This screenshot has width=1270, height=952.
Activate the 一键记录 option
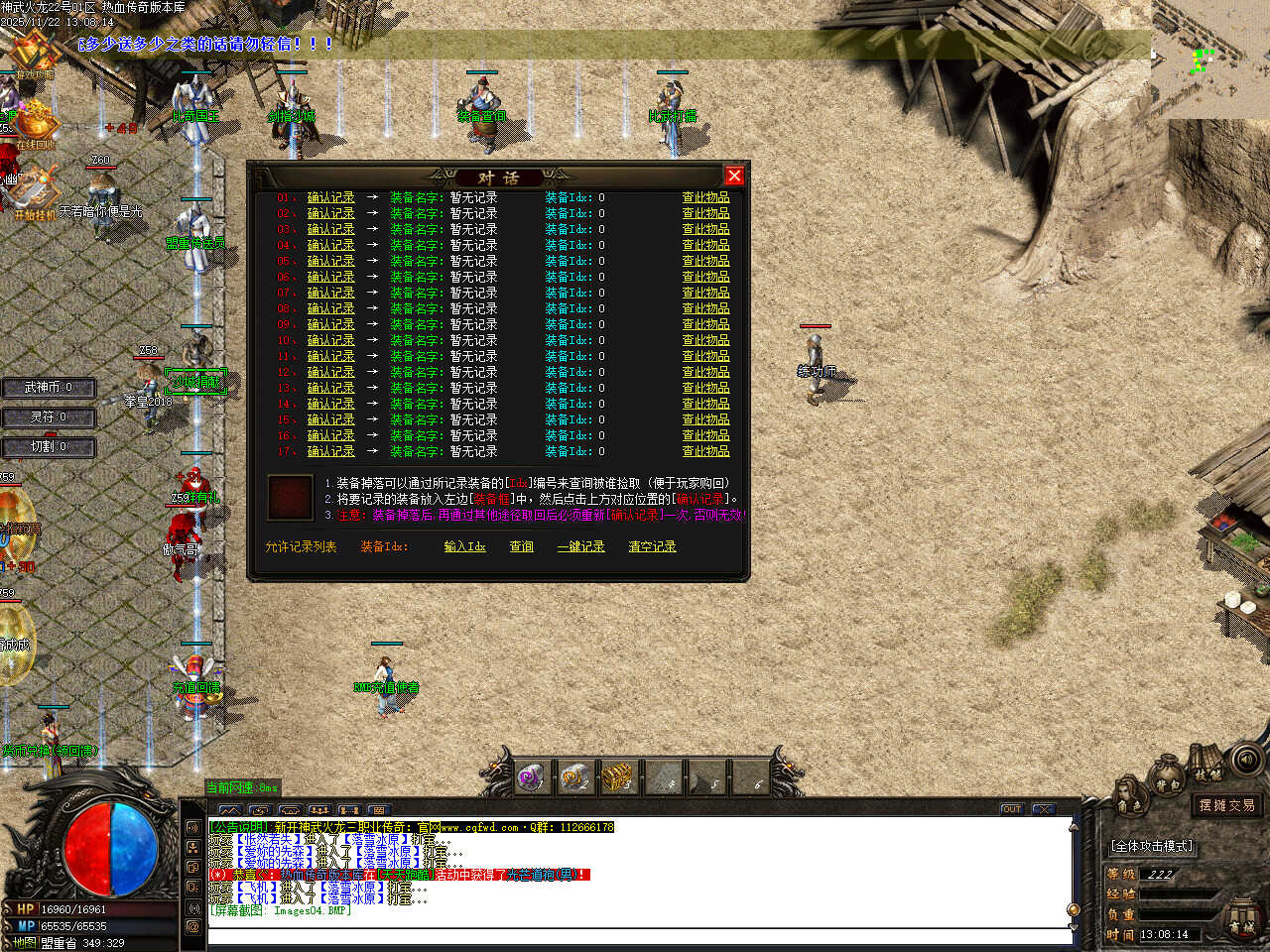(x=580, y=546)
